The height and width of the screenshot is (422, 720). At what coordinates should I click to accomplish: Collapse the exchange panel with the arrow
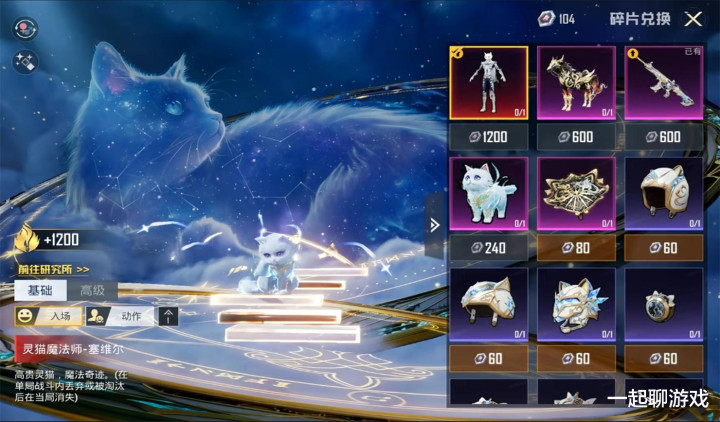(434, 225)
